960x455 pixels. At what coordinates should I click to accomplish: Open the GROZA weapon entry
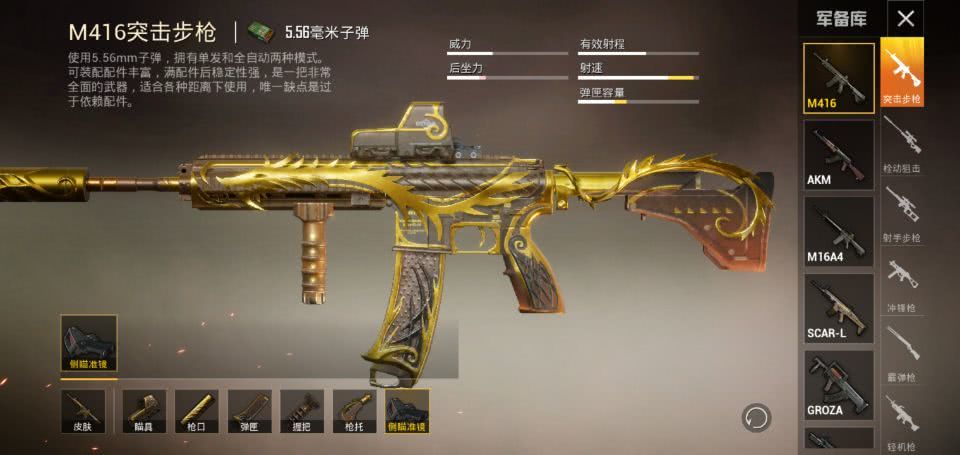pyautogui.click(x=839, y=384)
